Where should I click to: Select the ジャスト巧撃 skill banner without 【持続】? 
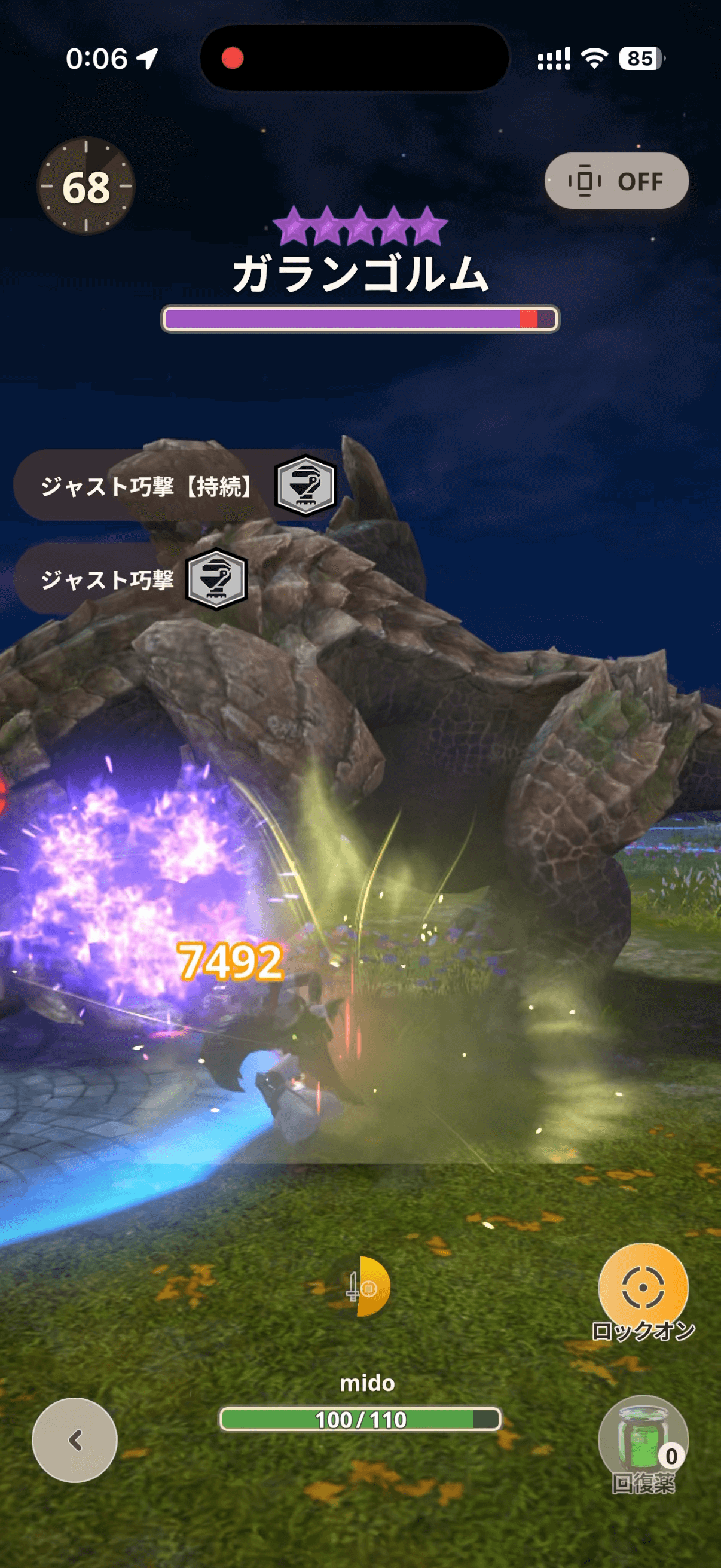(x=131, y=579)
